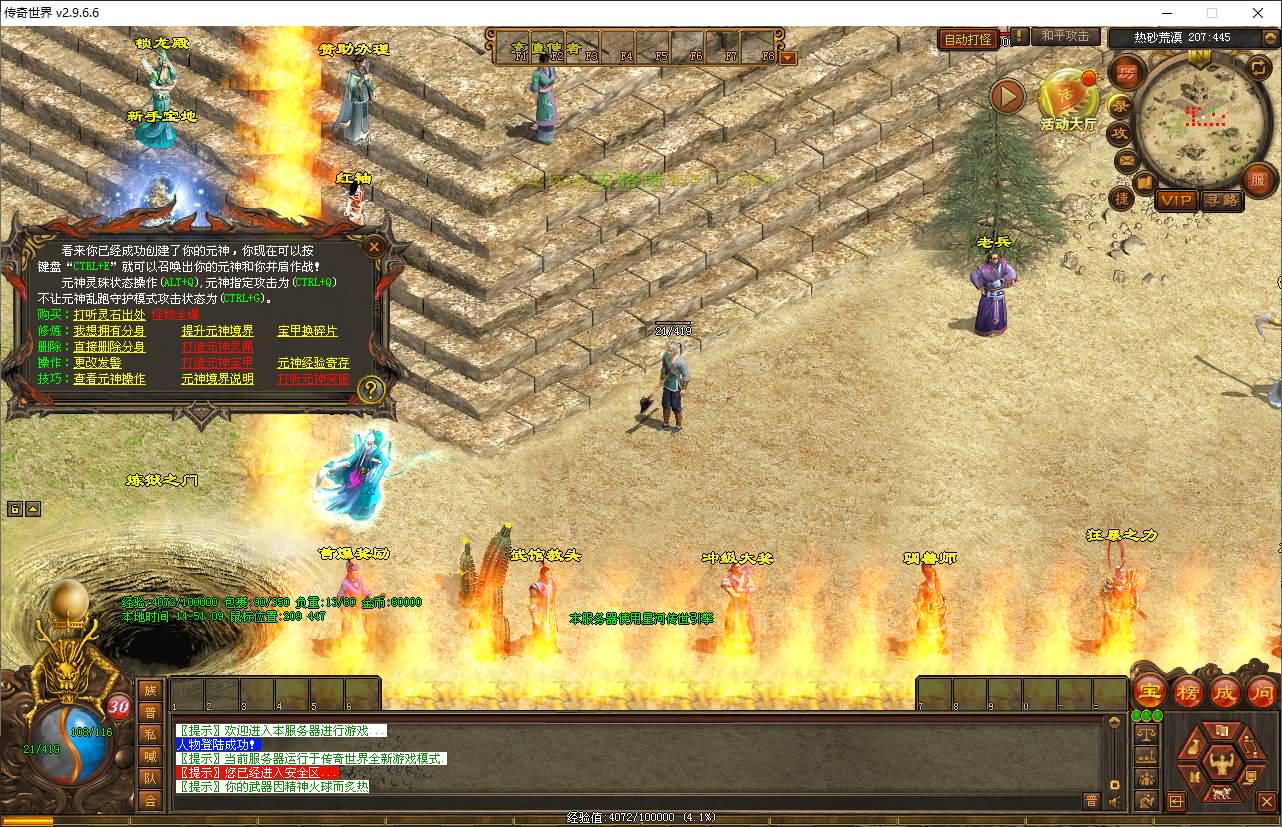Open 查看元神操作 tips link
The width and height of the screenshot is (1282, 827).
tap(109, 379)
